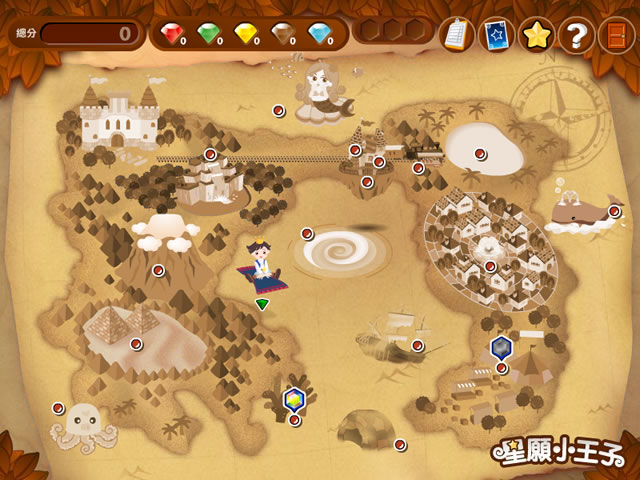Select the mermaid cloud level marker
Viewport: 640px width, 480px height.
279,111
